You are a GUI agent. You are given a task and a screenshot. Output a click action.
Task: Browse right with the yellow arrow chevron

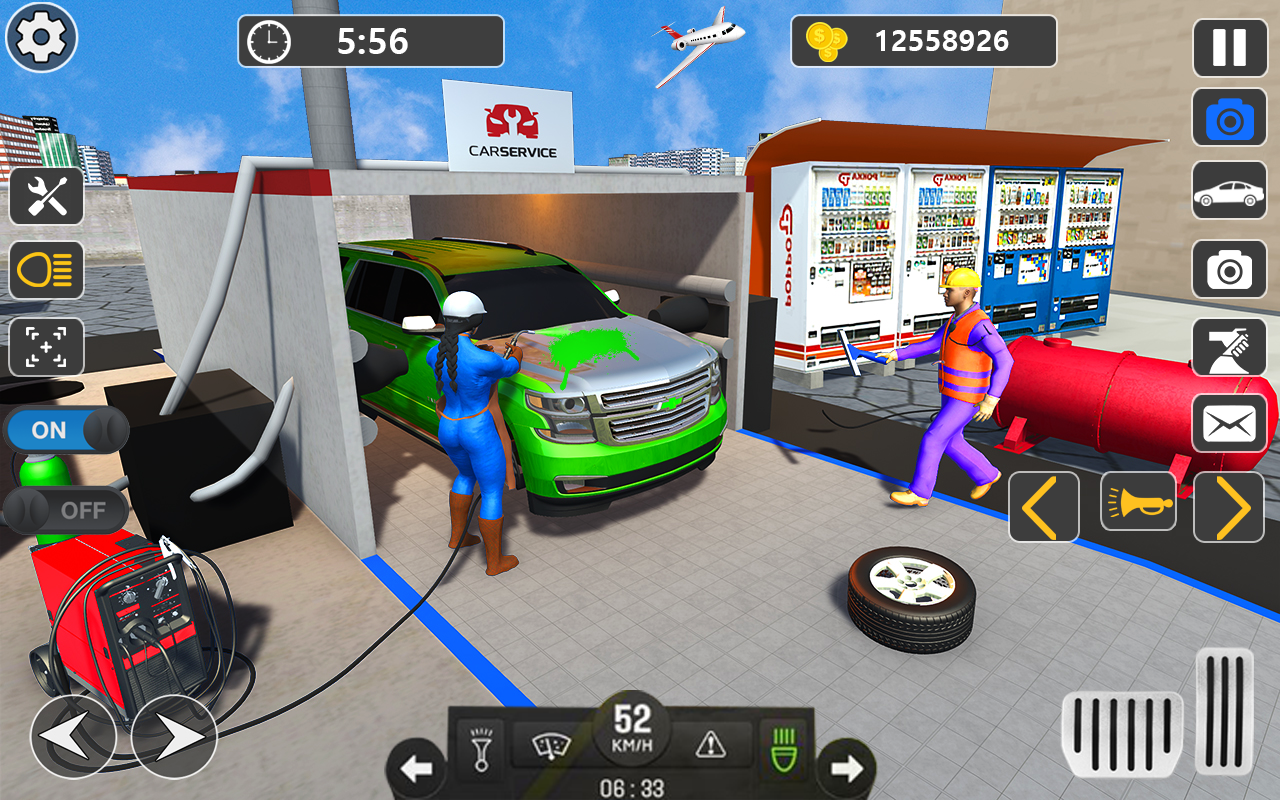tap(1229, 507)
